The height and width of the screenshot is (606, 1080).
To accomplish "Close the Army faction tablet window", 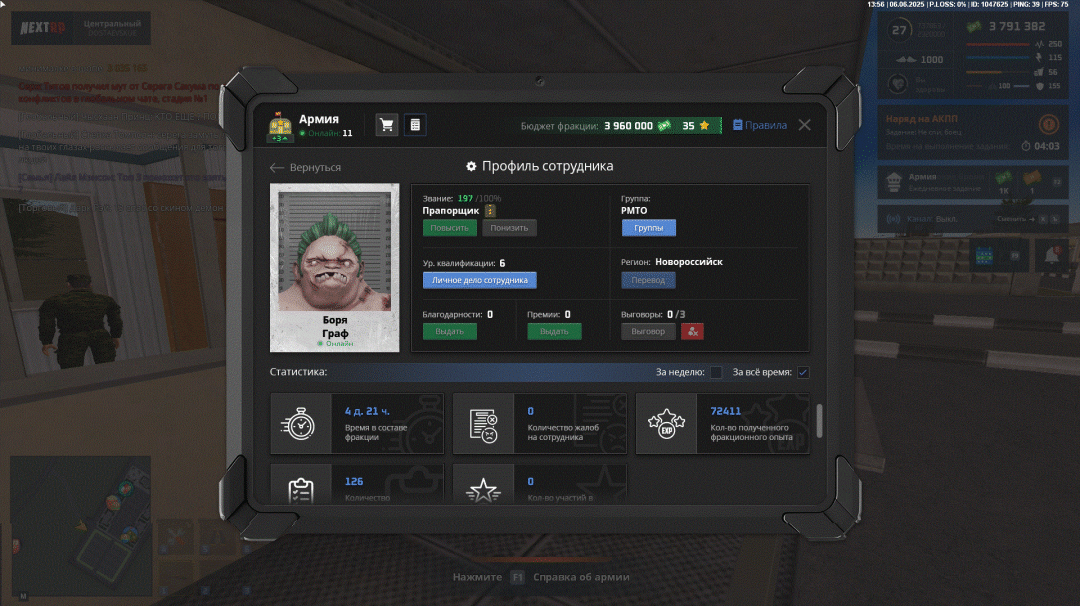I will [x=804, y=125].
